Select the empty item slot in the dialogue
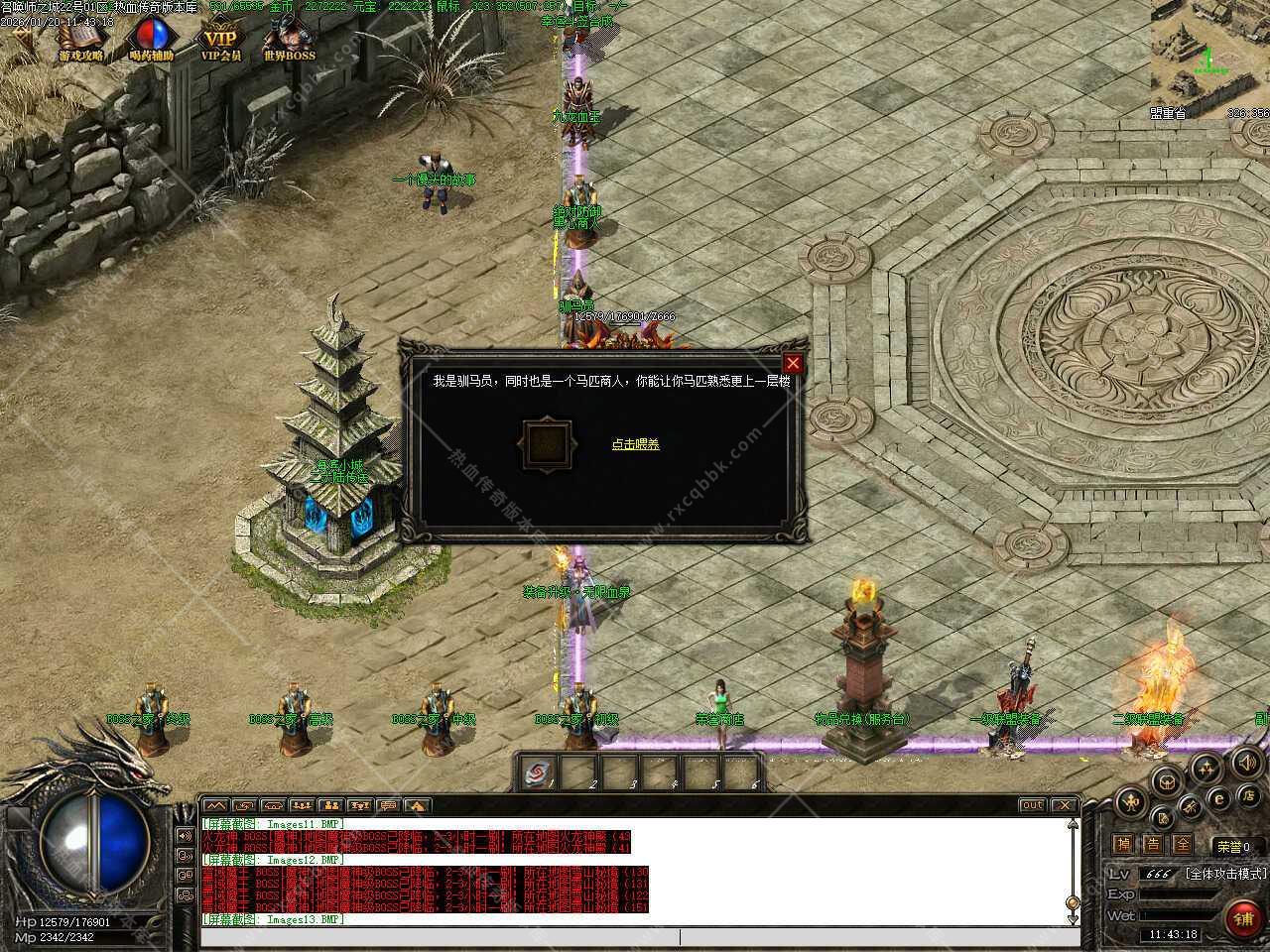 [547, 444]
